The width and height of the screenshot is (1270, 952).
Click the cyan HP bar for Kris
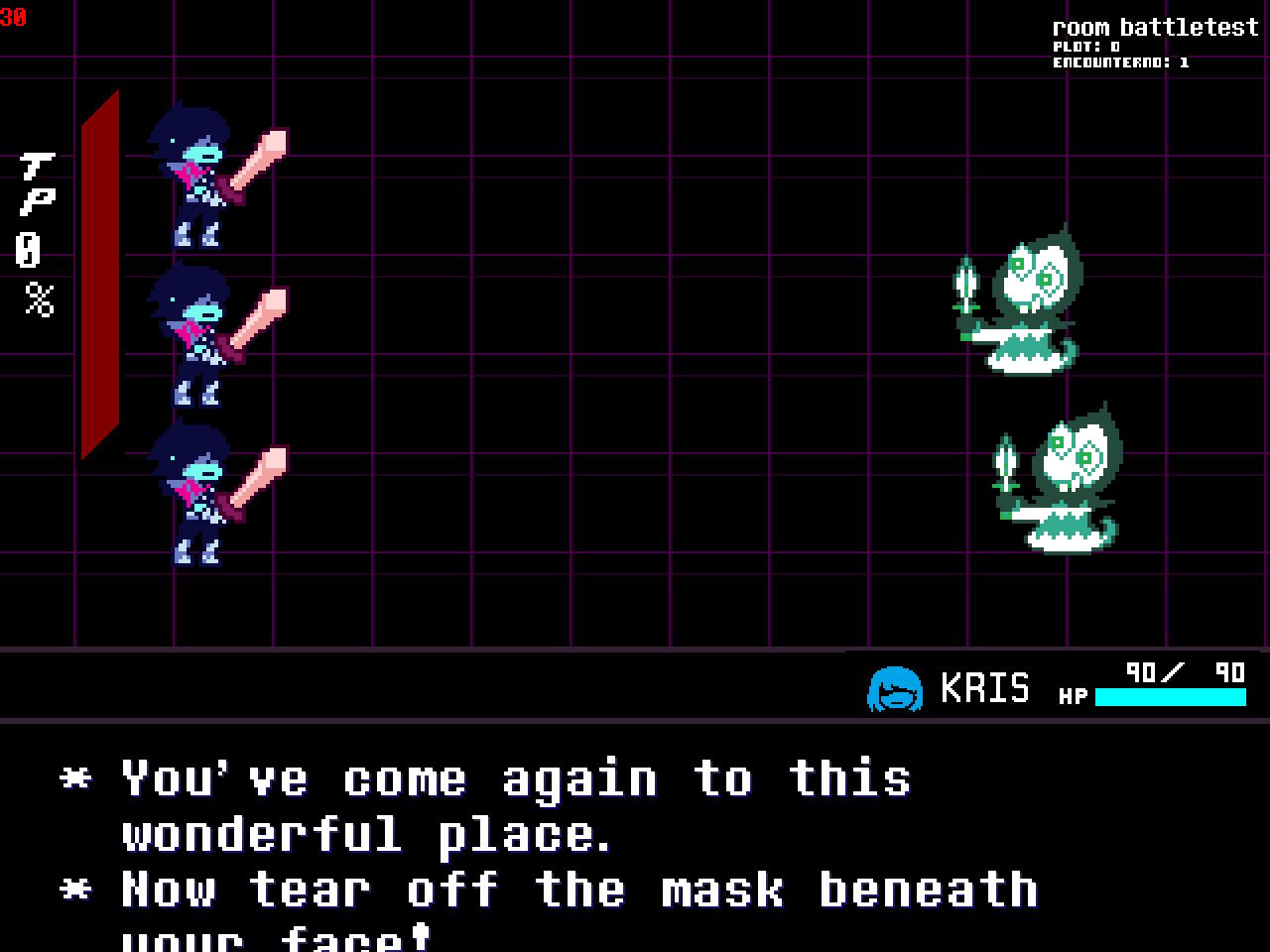pos(1171,697)
